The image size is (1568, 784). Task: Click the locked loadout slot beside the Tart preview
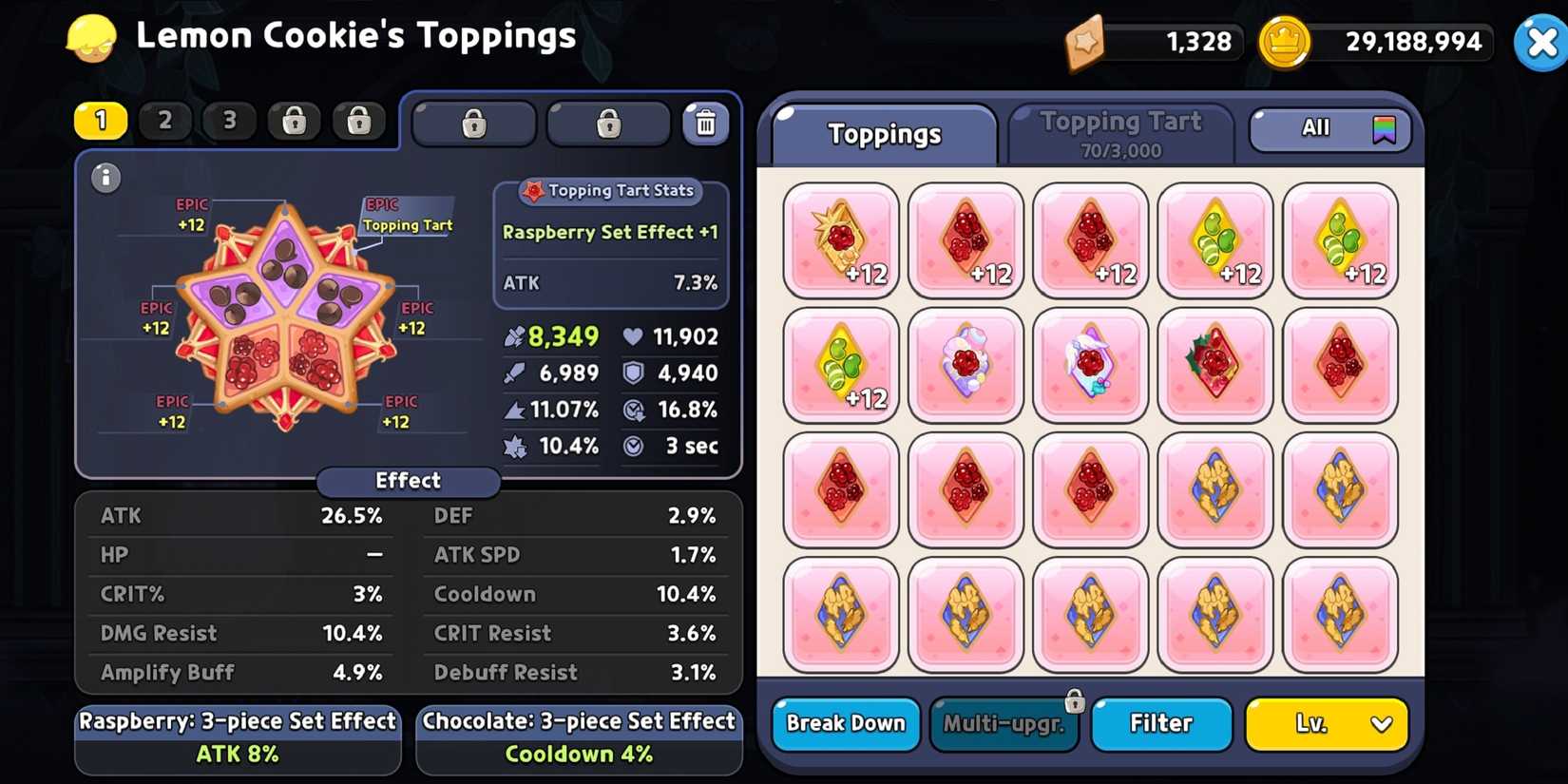473,123
